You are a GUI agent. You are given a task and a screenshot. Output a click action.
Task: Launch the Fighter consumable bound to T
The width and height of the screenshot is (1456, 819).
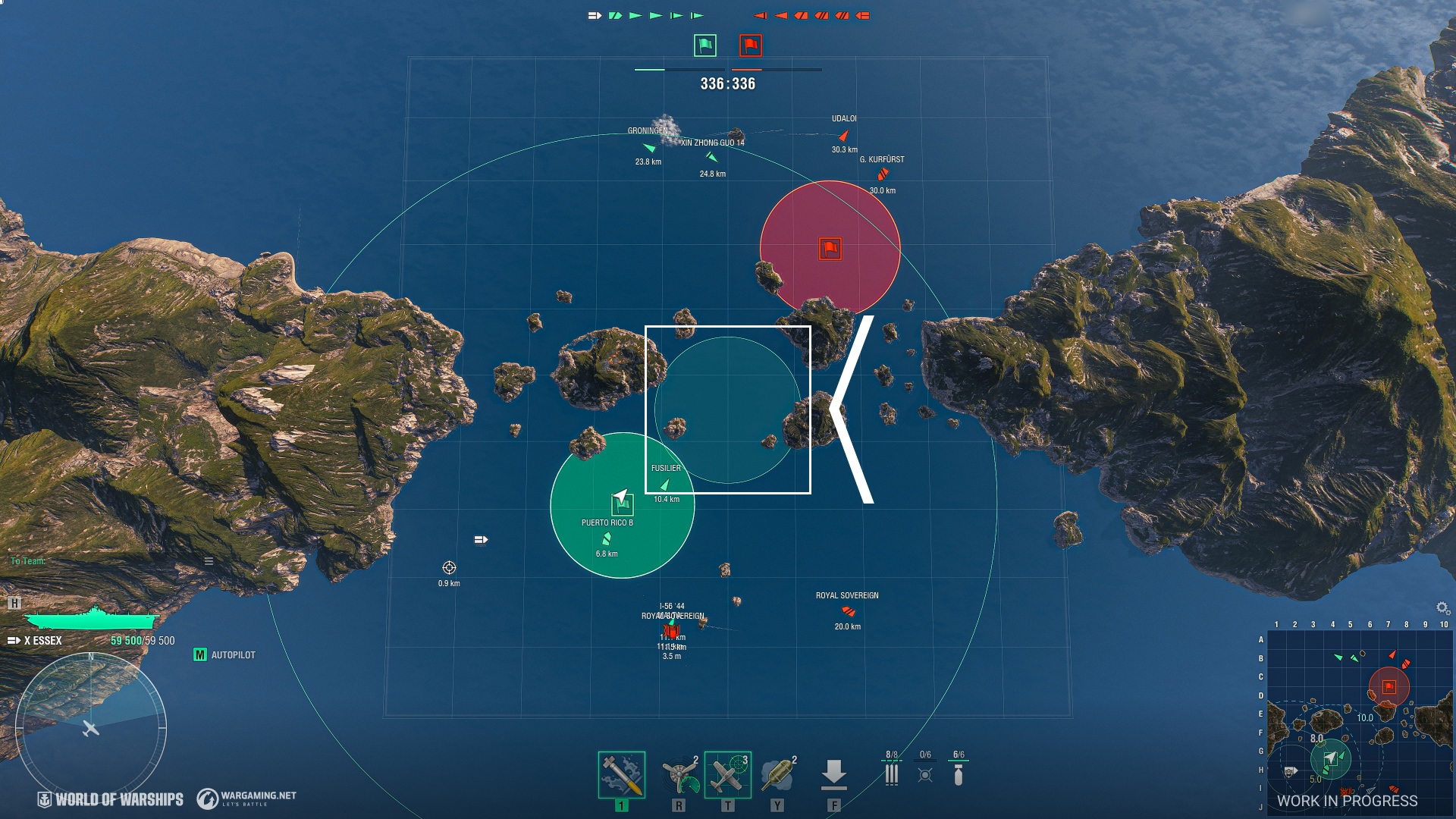click(728, 773)
